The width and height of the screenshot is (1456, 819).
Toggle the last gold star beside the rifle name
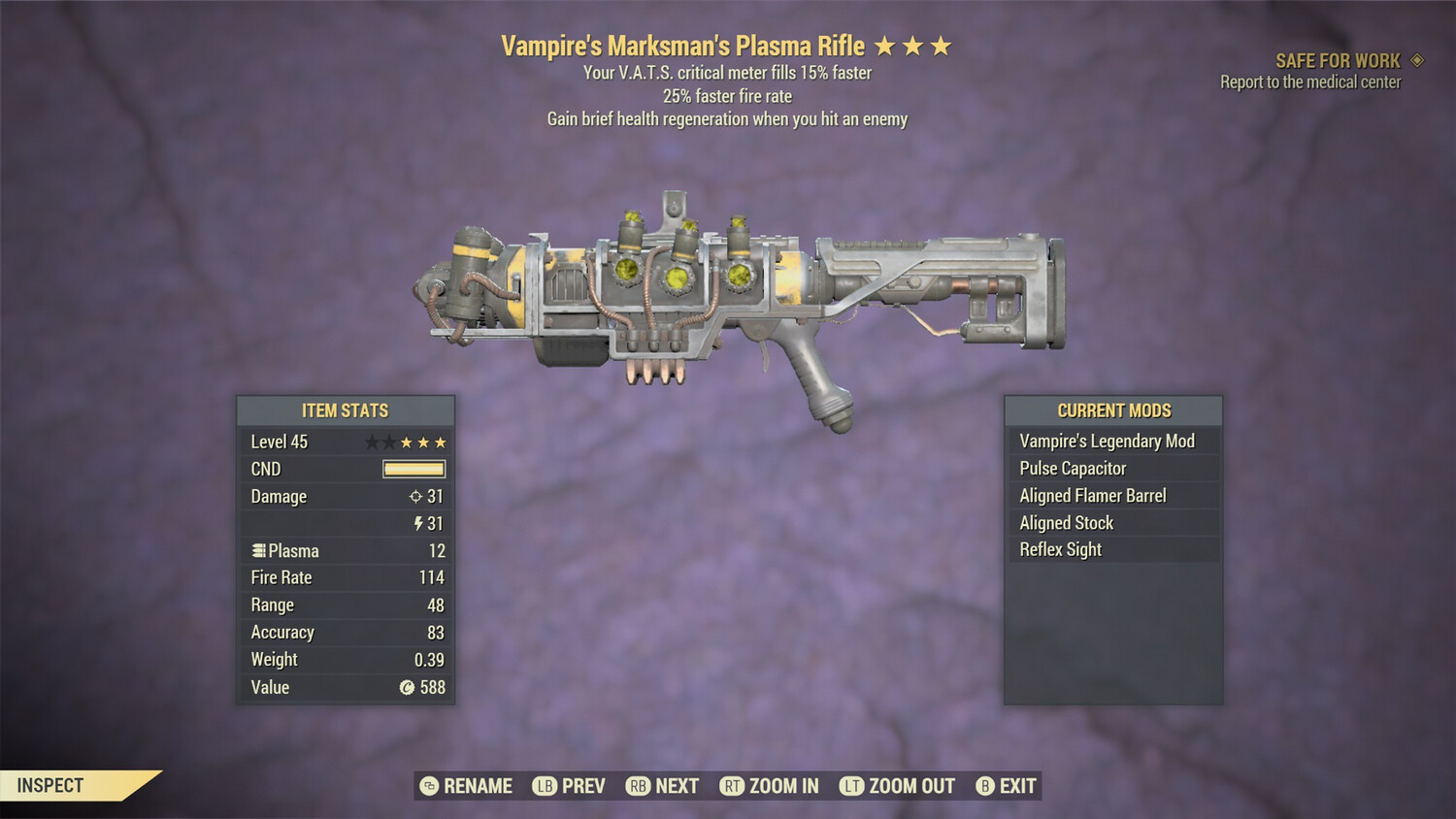coord(943,45)
